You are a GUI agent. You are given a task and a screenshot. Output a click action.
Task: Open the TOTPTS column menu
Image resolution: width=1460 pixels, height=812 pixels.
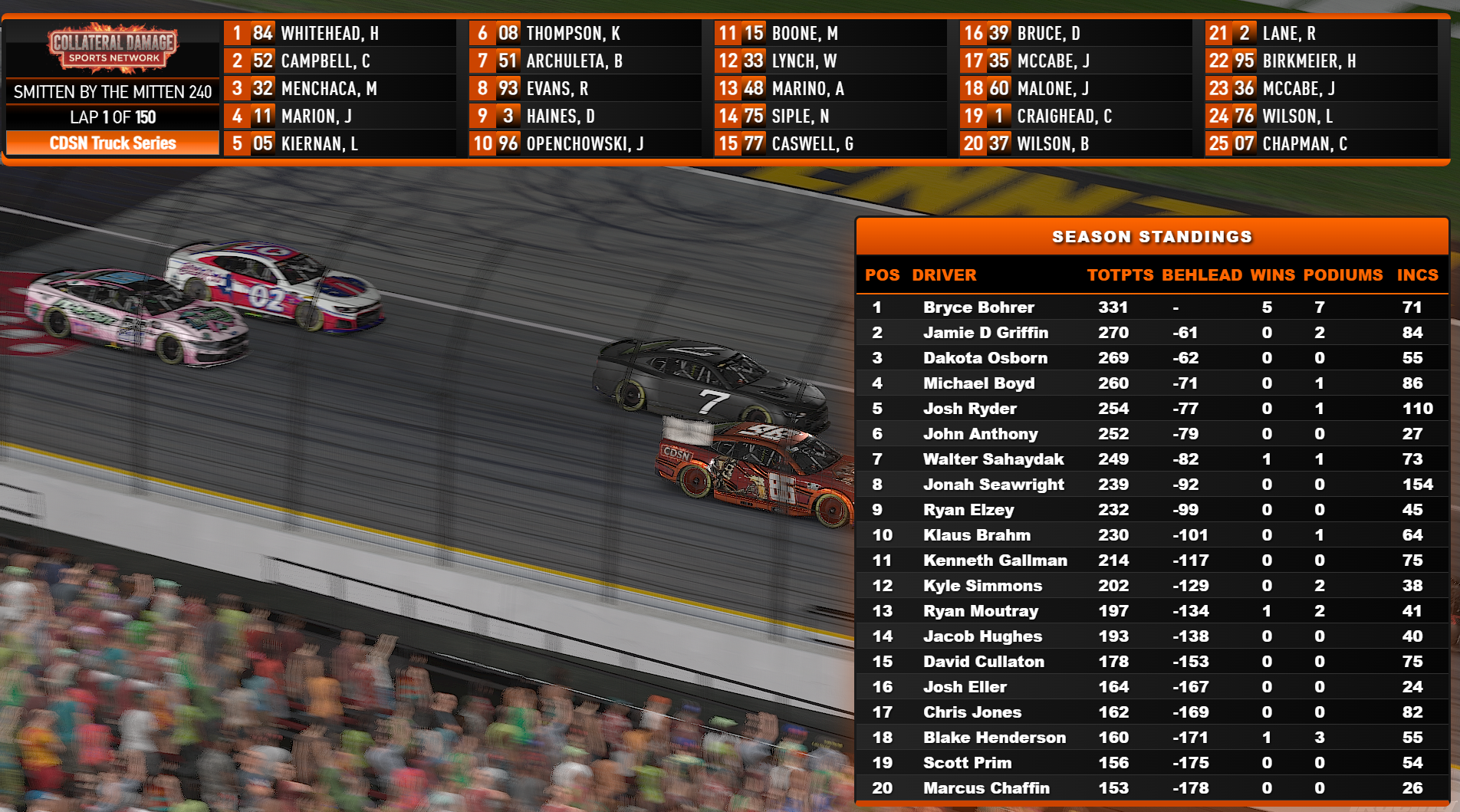coord(1120,275)
